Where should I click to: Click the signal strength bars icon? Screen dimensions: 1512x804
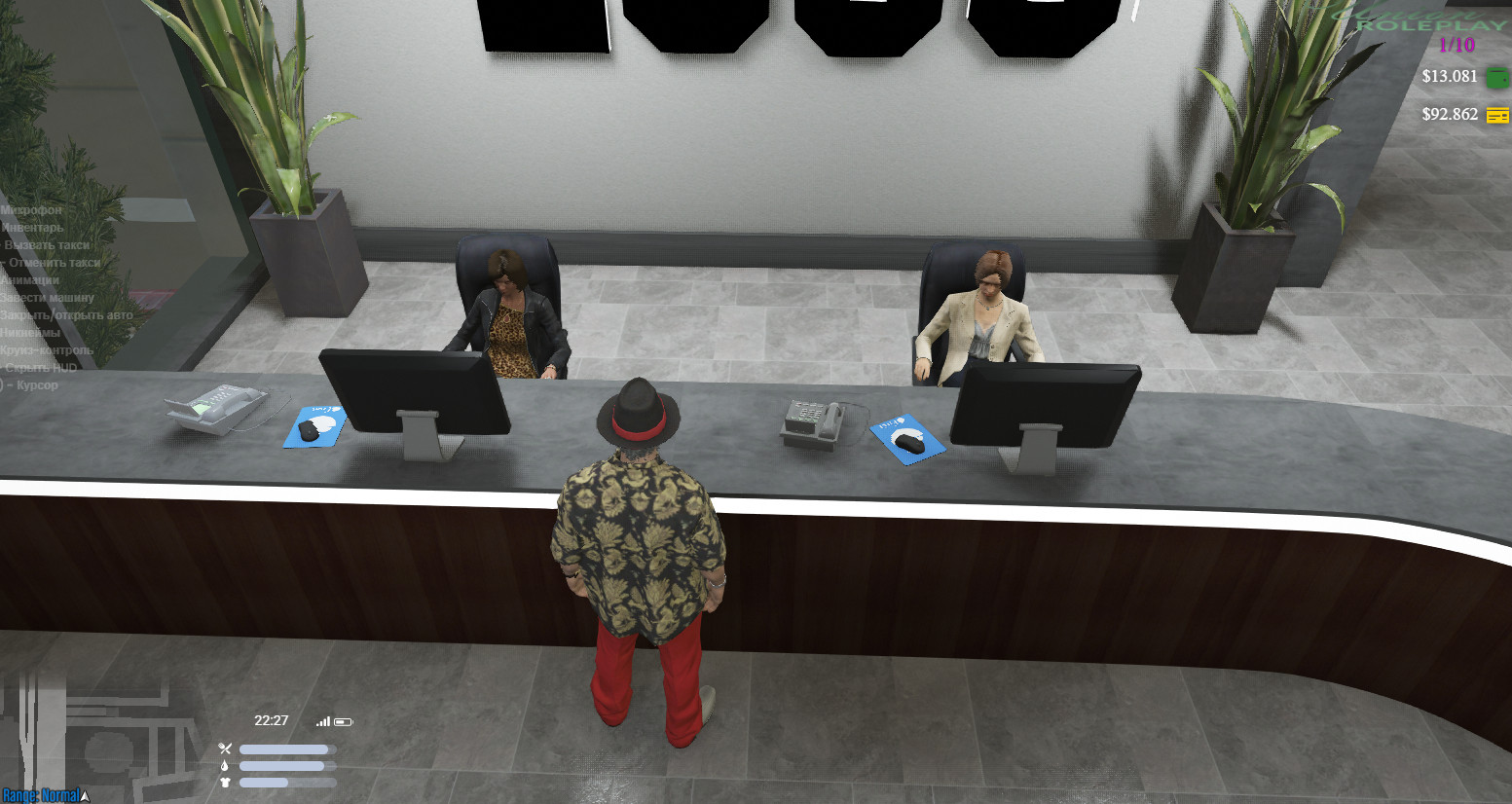pos(323,721)
